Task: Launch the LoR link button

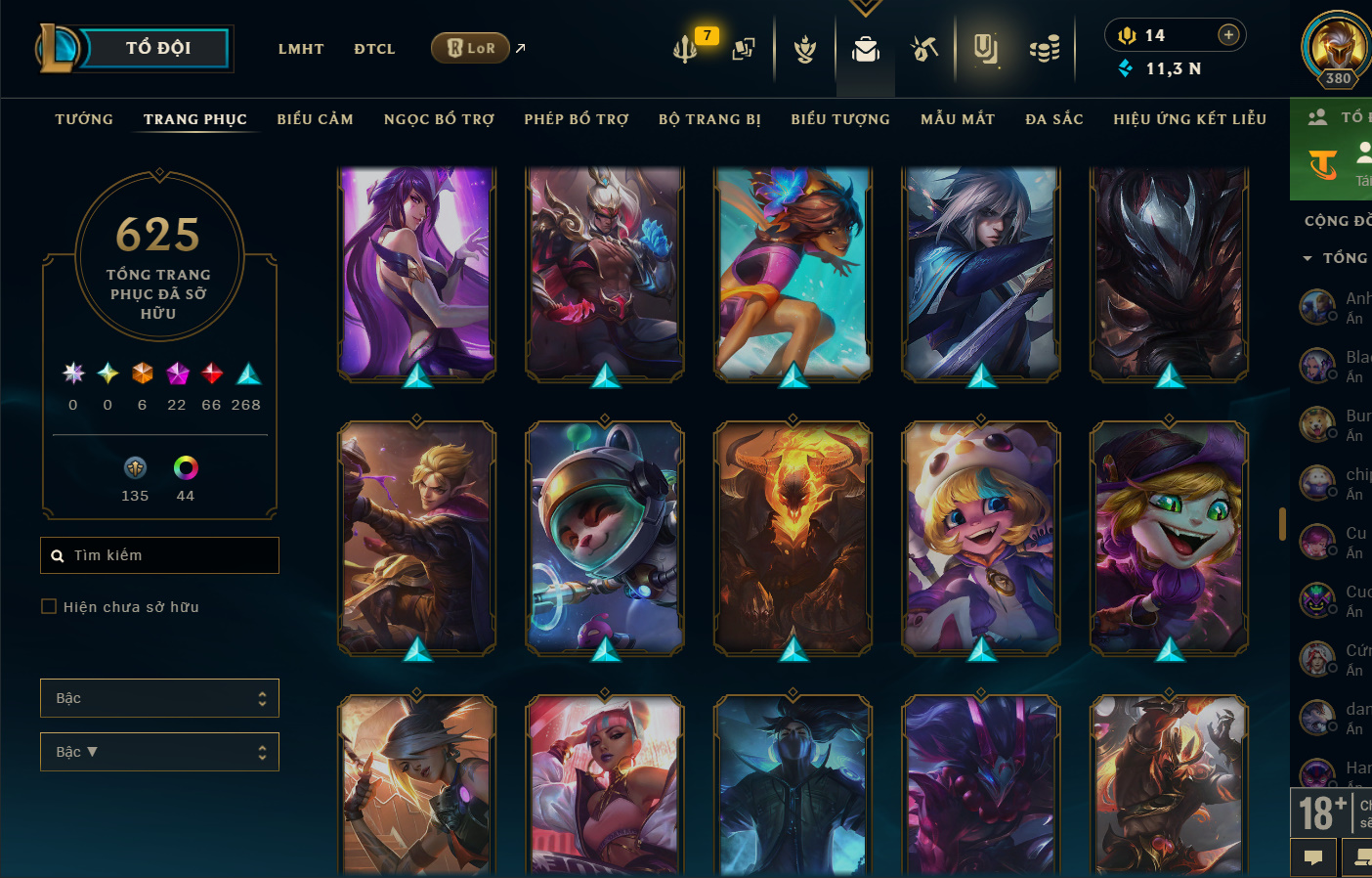Action: pyautogui.click(x=471, y=48)
